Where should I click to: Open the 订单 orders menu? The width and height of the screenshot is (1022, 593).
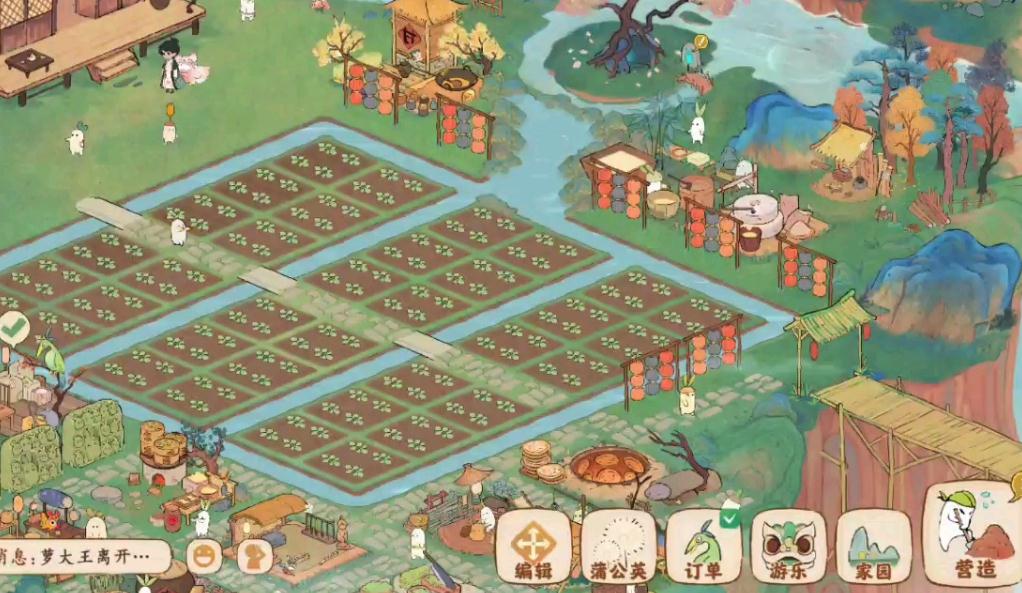click(703, 546)
